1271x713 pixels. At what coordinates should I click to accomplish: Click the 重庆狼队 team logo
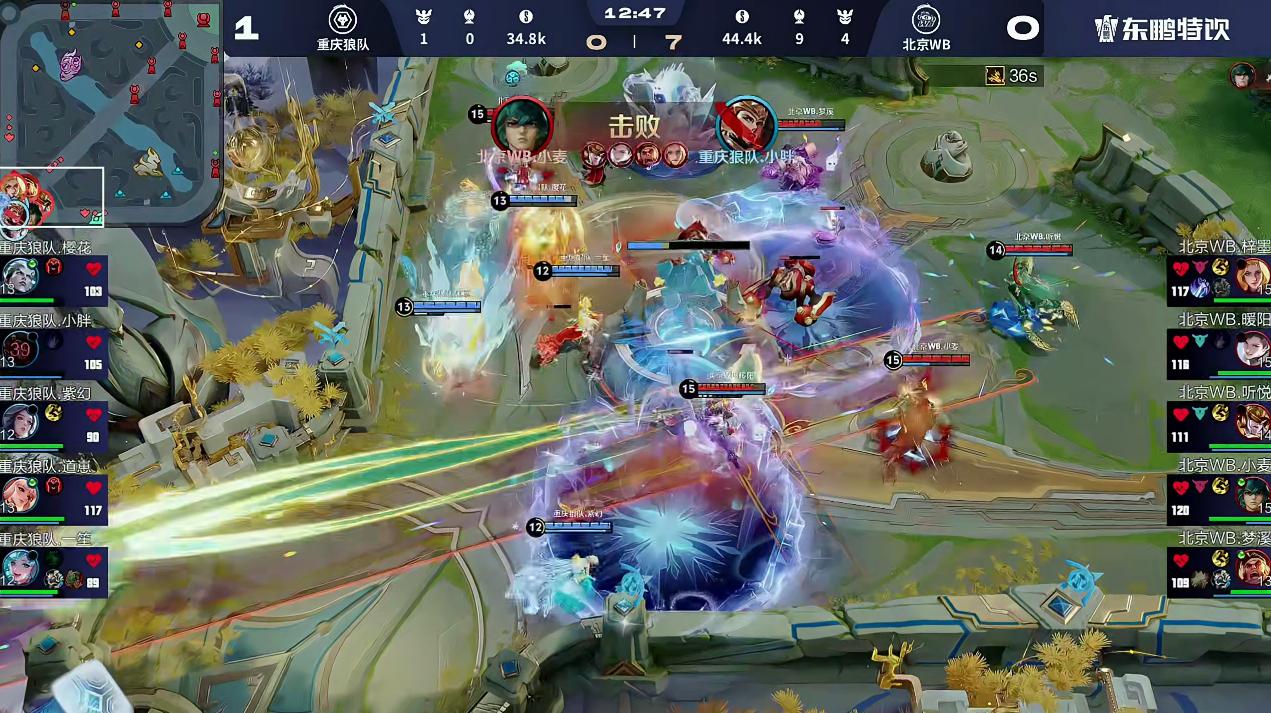(342, 20)
